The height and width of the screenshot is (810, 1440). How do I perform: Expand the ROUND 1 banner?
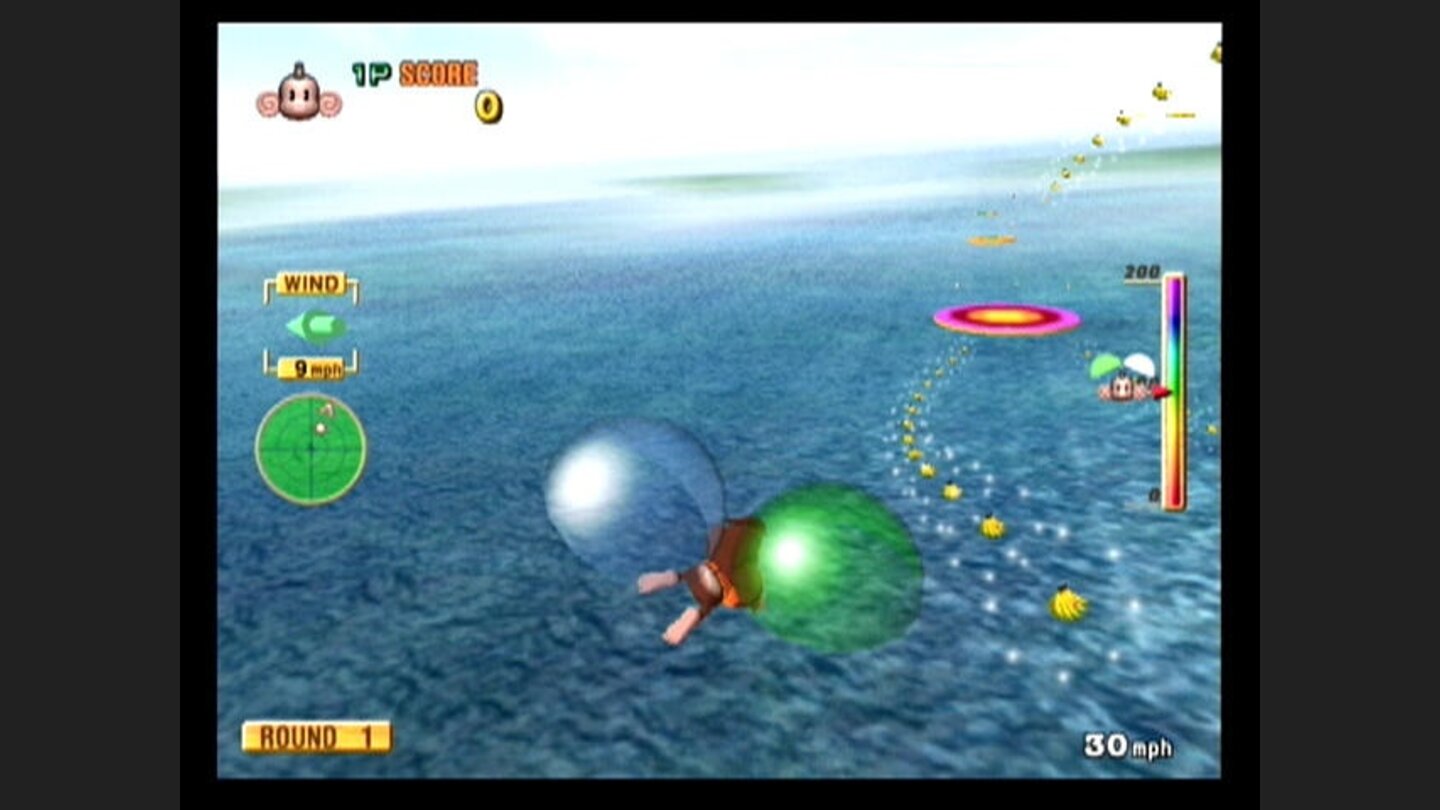point(316,735)
